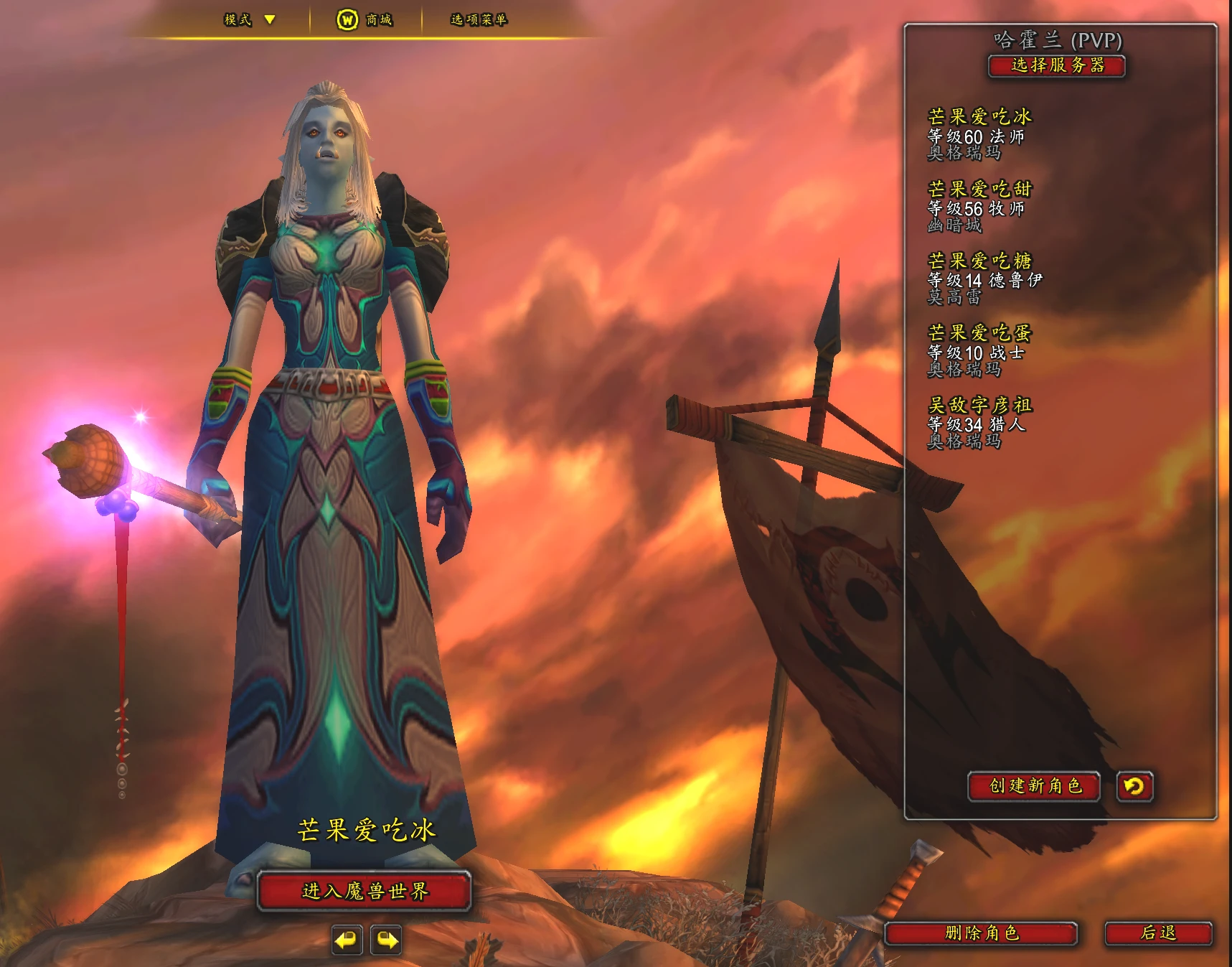Click 删除角色 delete character button

click(x=981, y=933)
